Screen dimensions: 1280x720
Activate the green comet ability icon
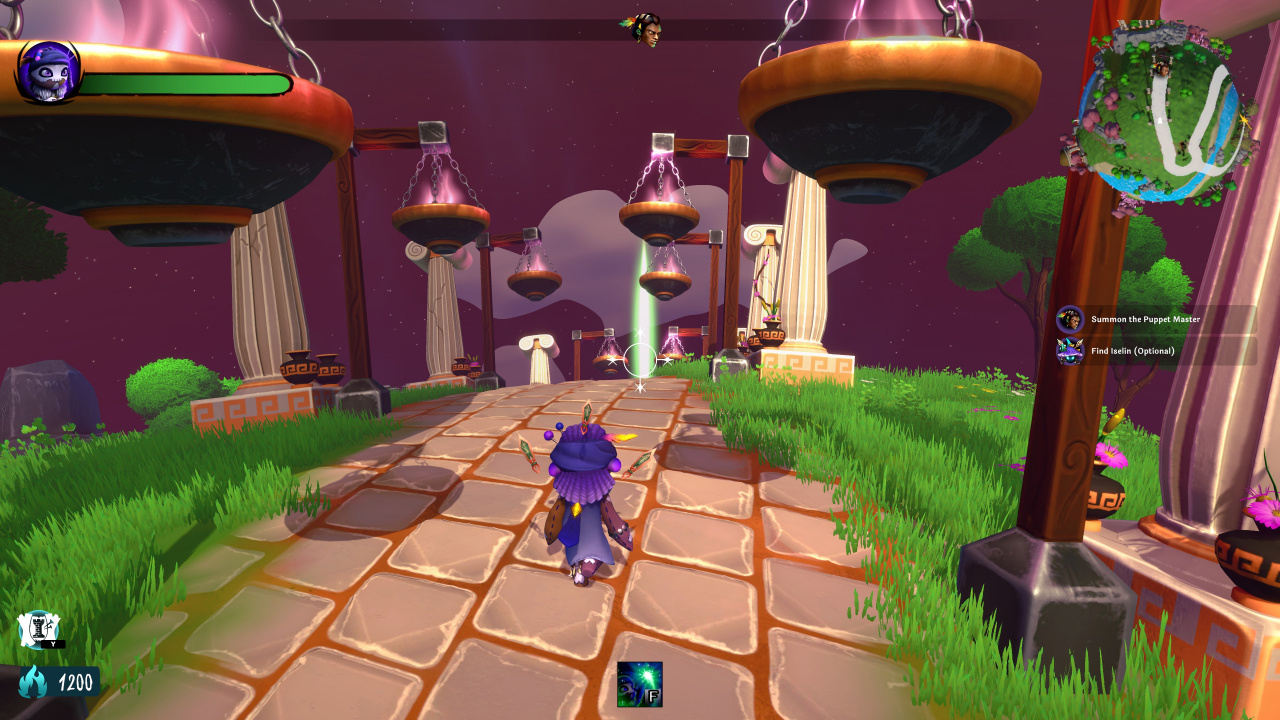click(639, 684)
